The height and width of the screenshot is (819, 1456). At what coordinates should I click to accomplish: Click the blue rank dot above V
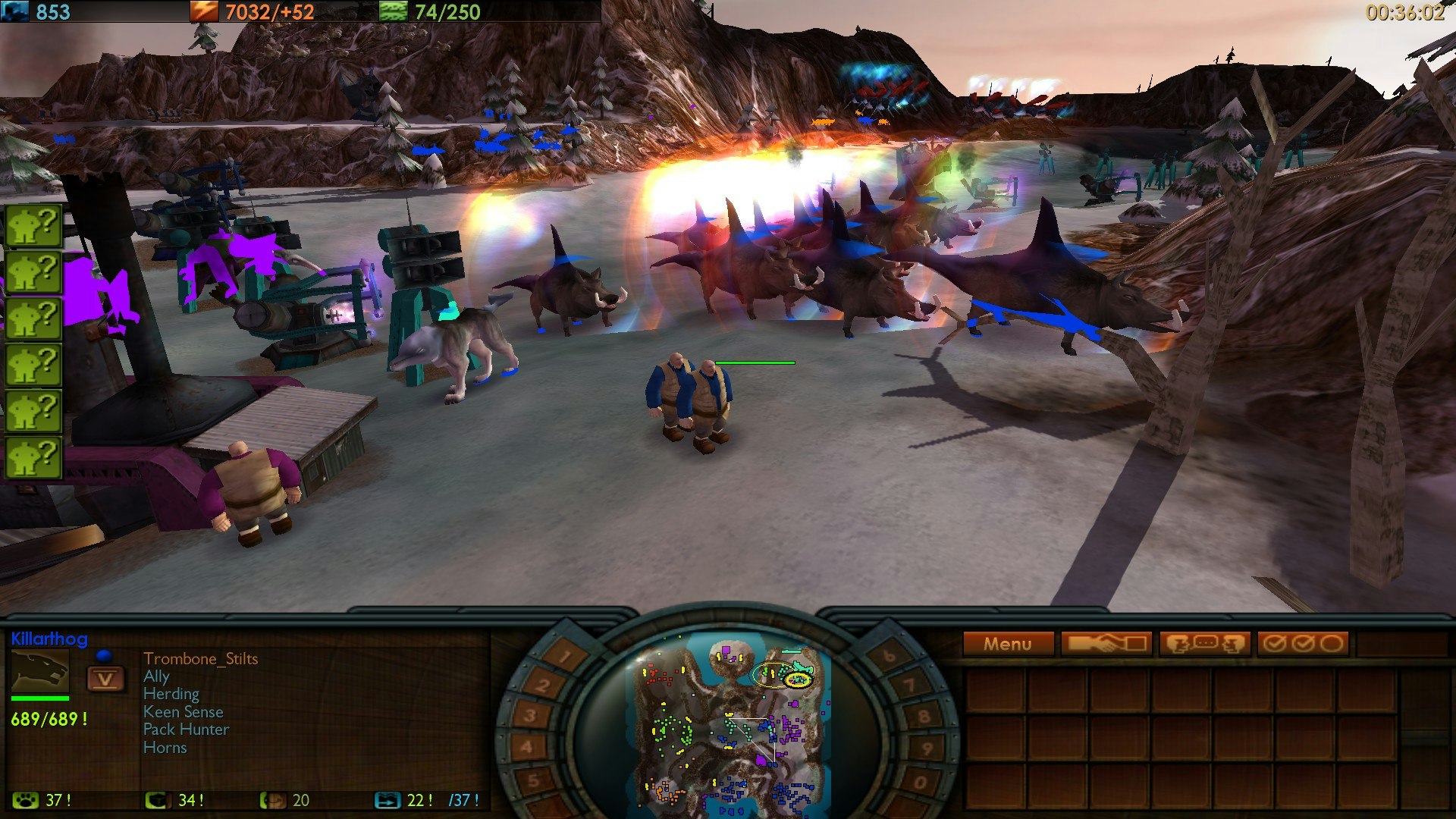point(105,655)
